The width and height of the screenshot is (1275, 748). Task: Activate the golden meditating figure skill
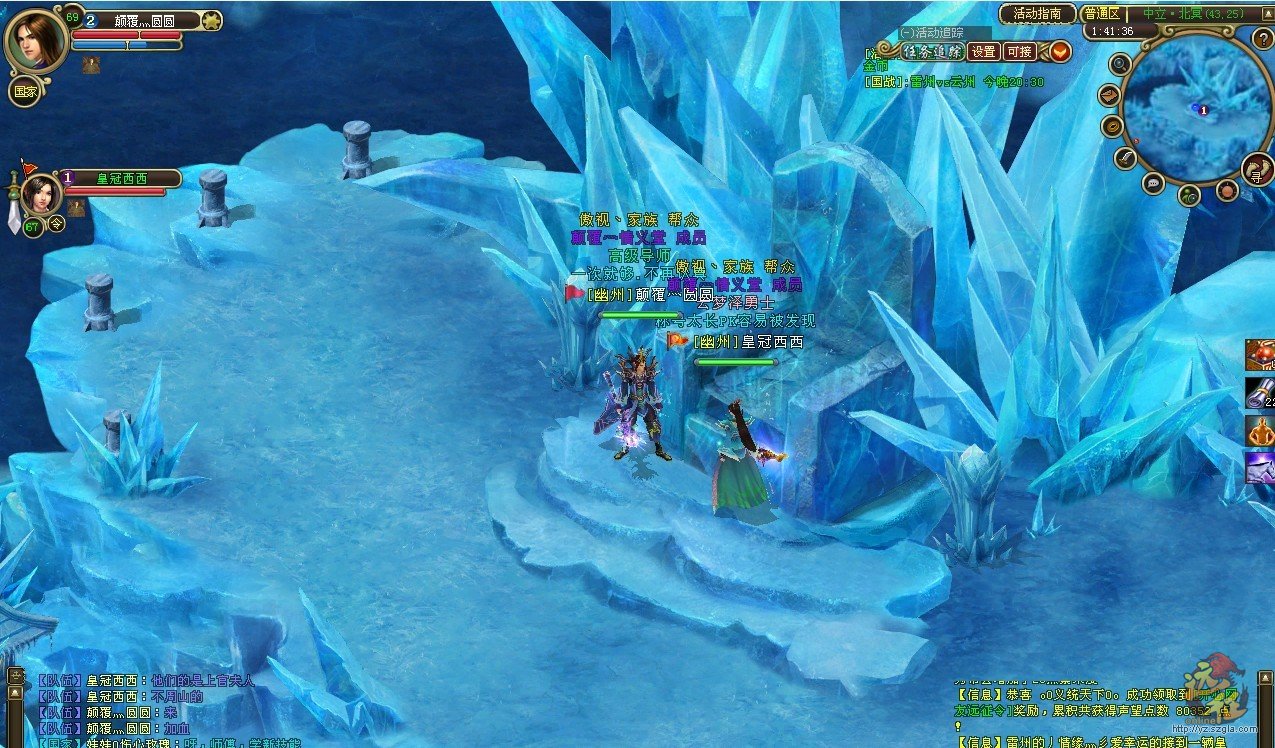click(1260, 431)
